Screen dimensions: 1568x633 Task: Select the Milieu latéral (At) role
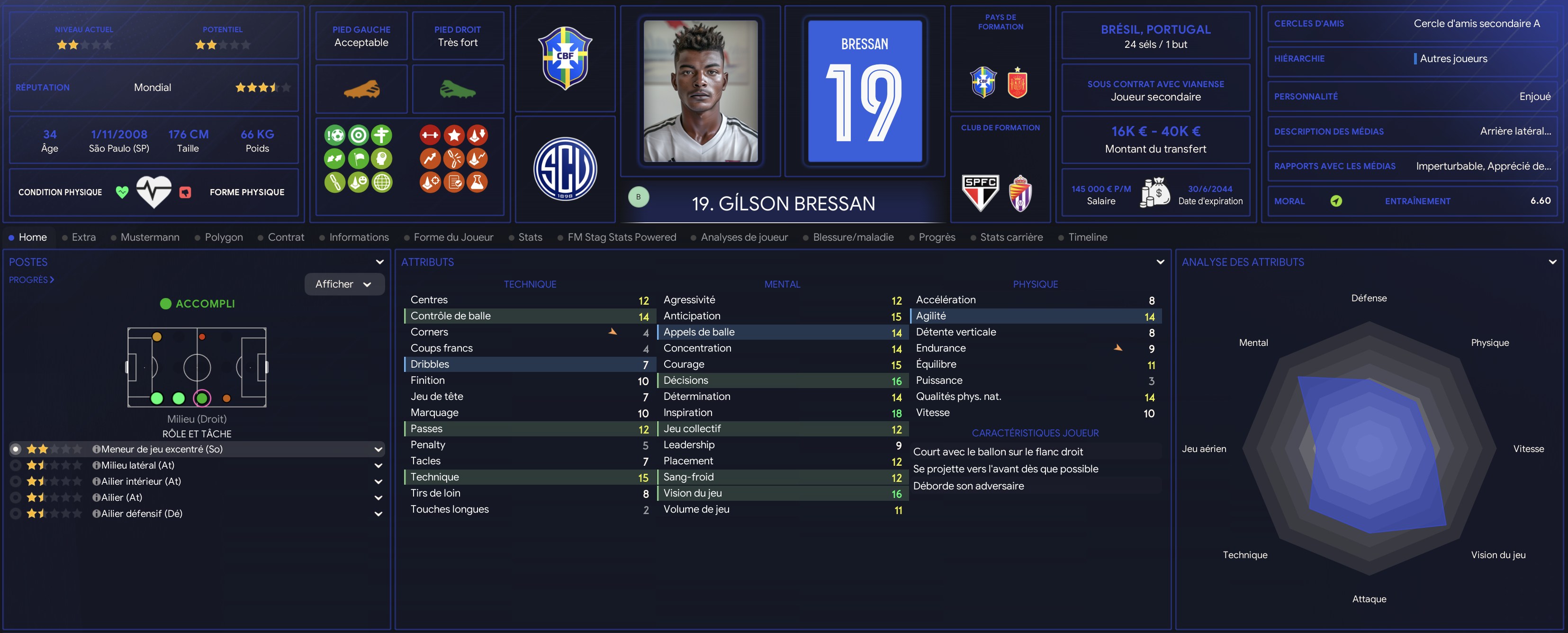point(137,465)
